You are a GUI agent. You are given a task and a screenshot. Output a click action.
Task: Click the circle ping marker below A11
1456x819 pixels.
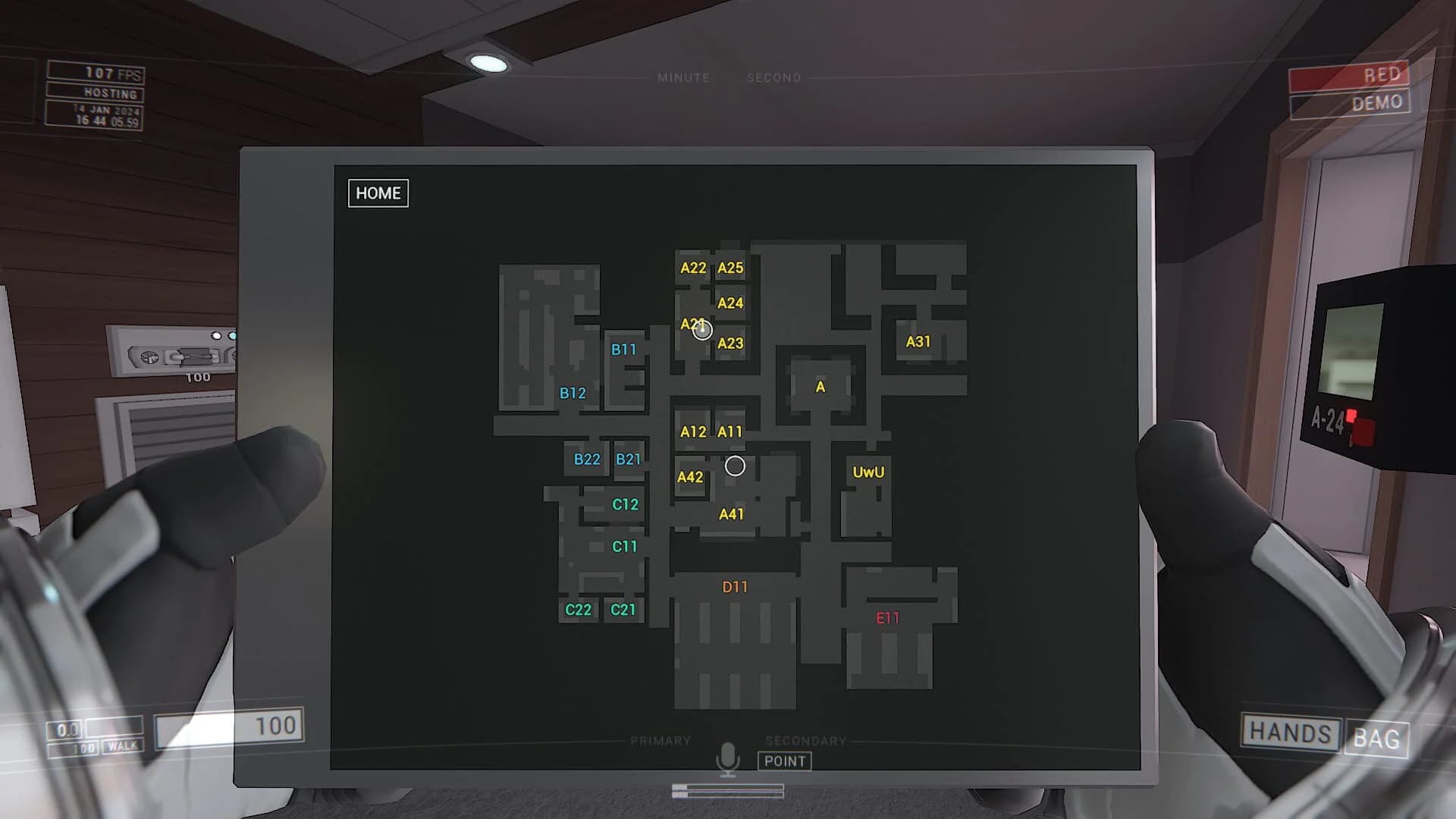733,465
